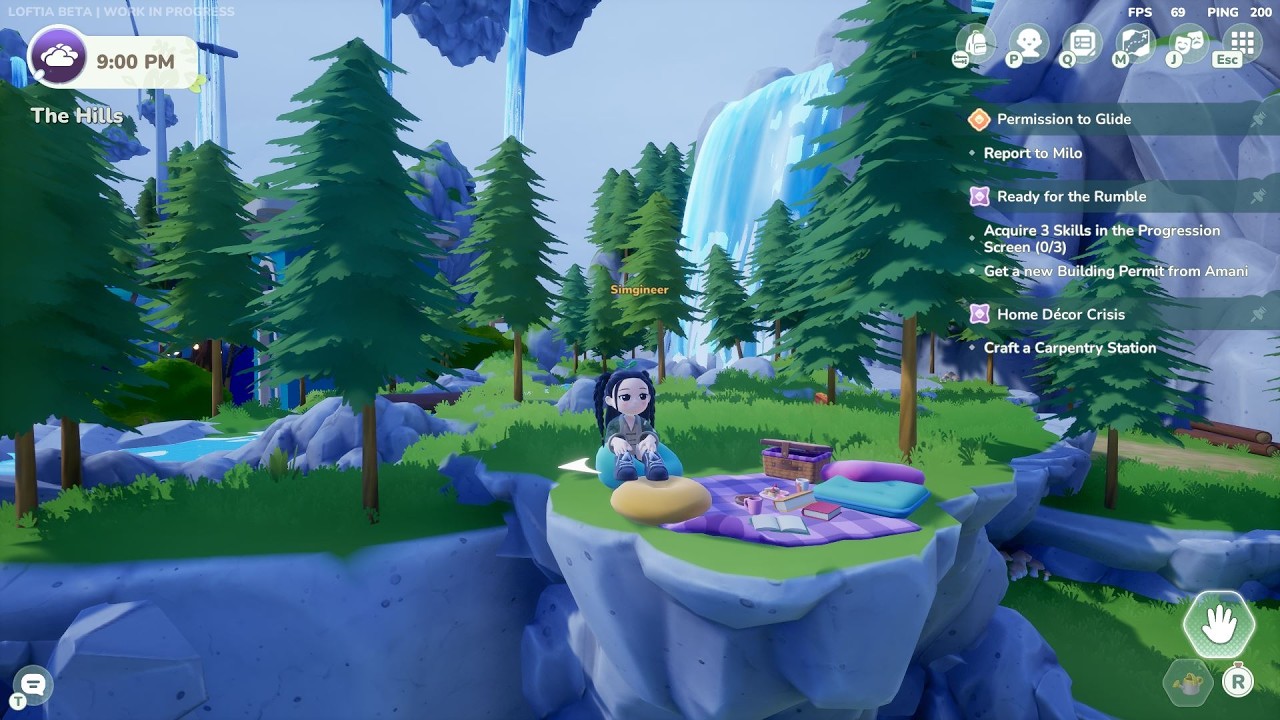The width and height of the screenshot is (1280, 720).
Task: Open the main menu grid icon
Action: [x=1242, y=43]
